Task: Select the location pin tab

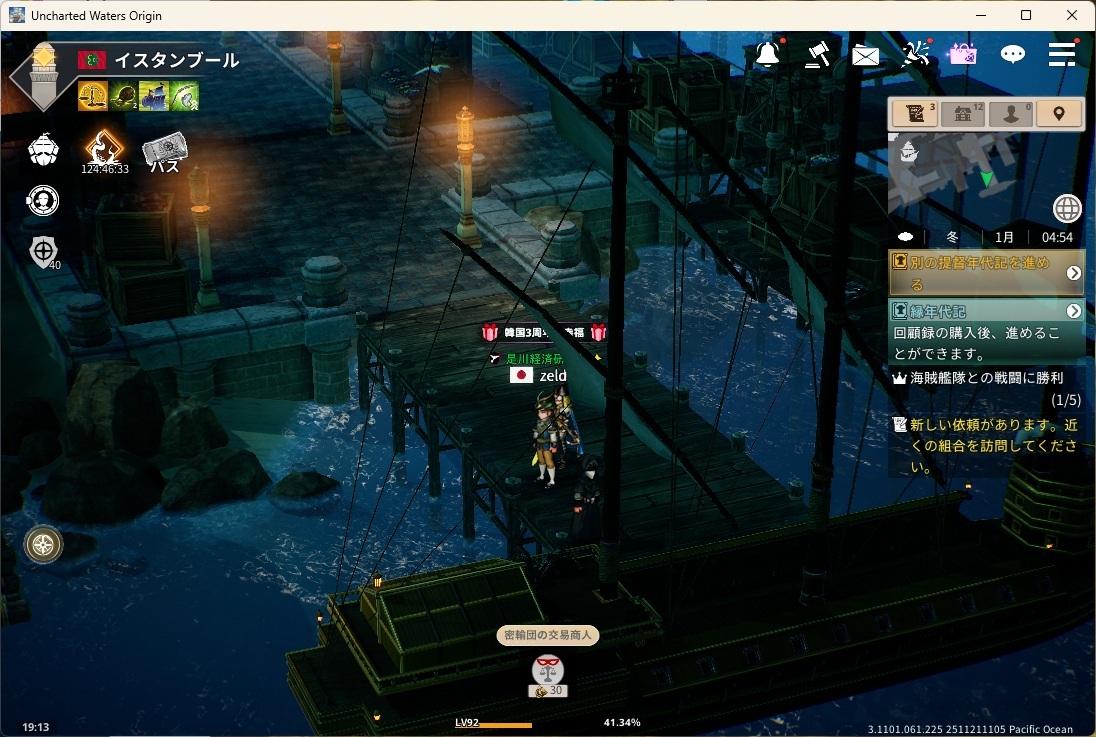Action: pos(1059,114)
